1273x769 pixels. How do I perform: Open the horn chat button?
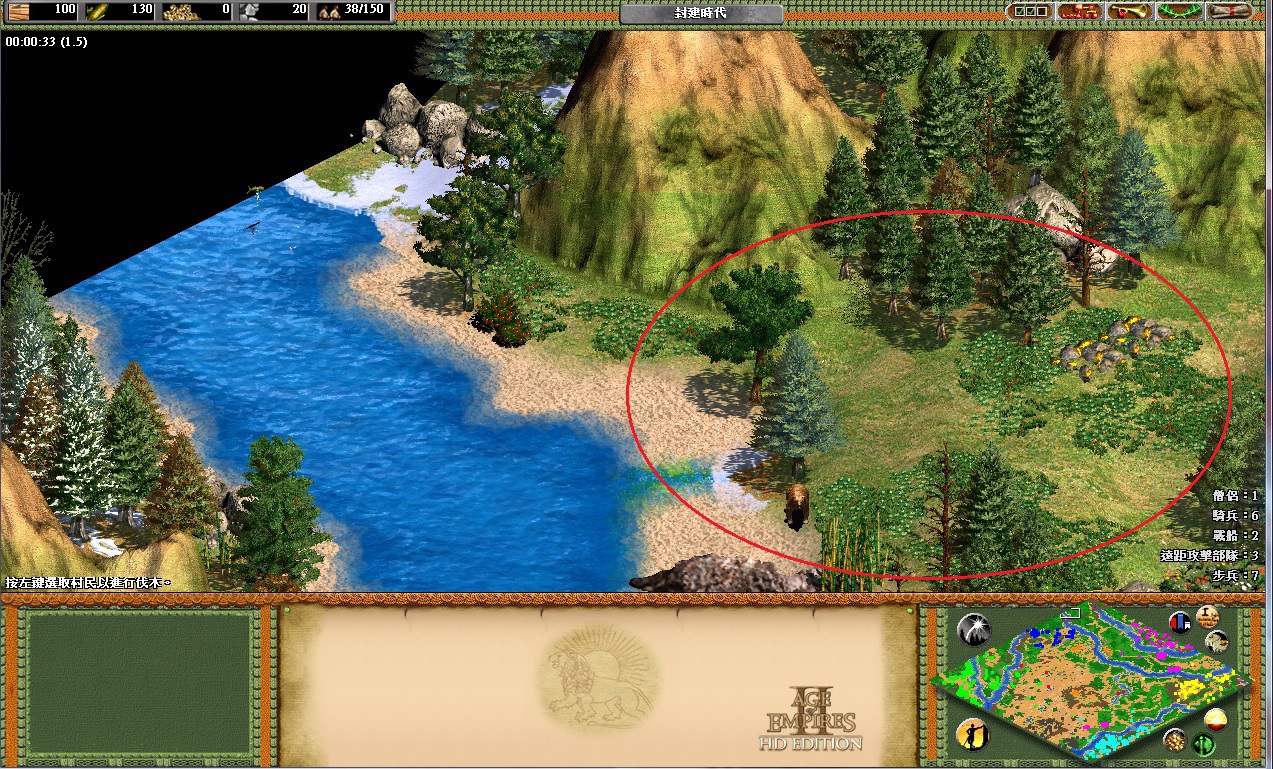(1130, 11)
